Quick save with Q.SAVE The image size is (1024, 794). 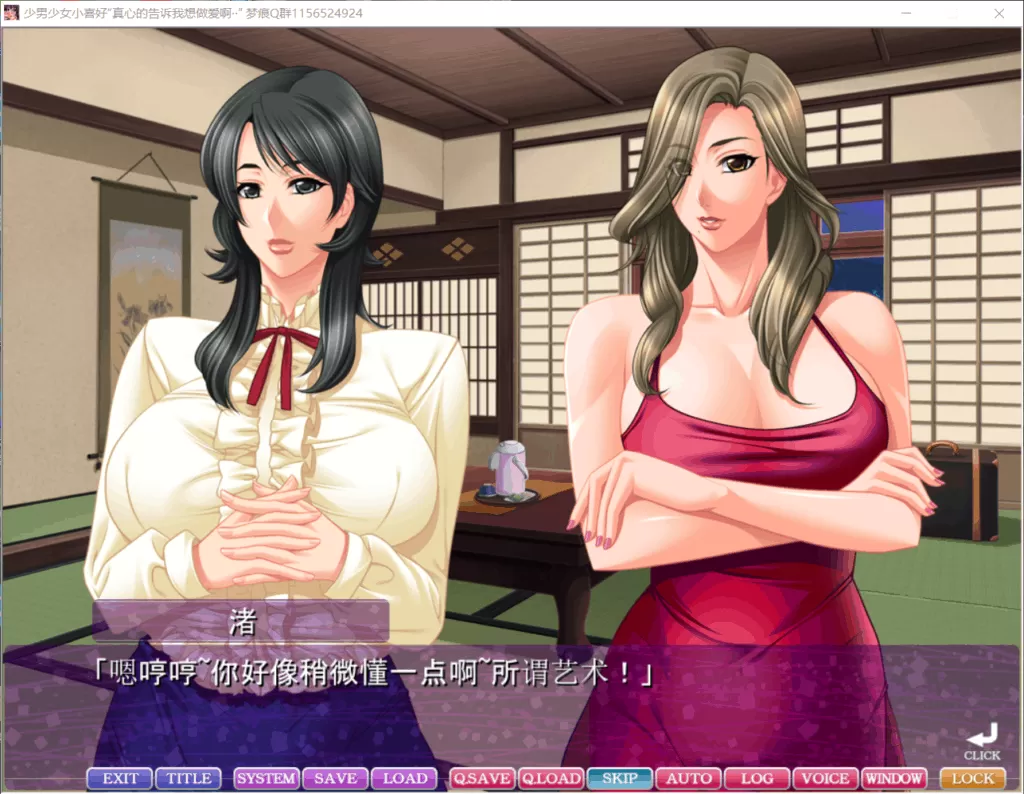[482, 778]
